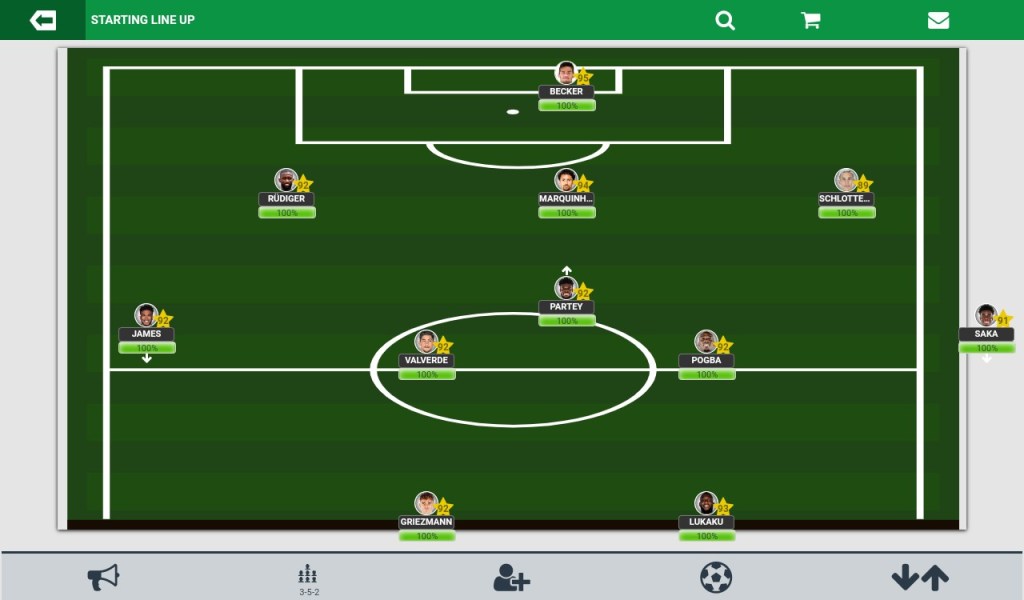1024x600 pixels.
Task: Open the mail envelope inbox
Action: tap(938, 20)
